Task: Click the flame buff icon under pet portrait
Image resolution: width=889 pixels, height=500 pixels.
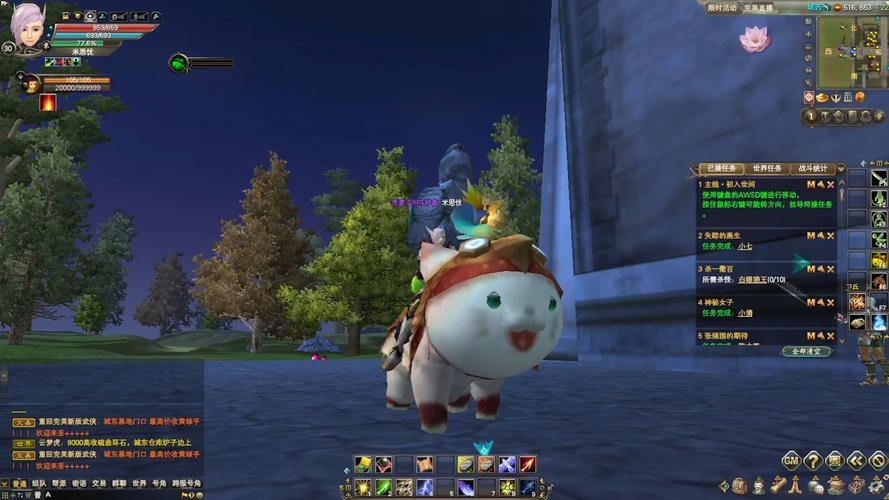Action: tap(47, 102)
